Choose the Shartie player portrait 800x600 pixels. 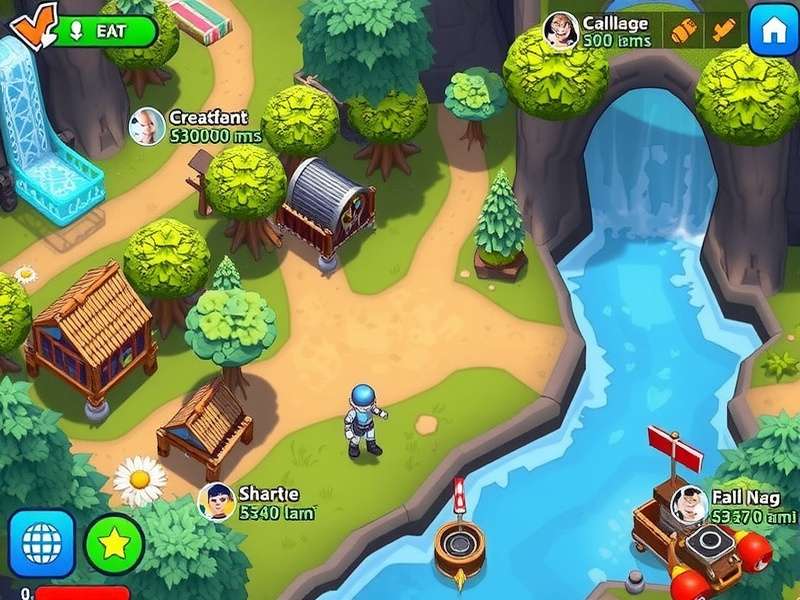pyautogui.click(x=216, y=501)
